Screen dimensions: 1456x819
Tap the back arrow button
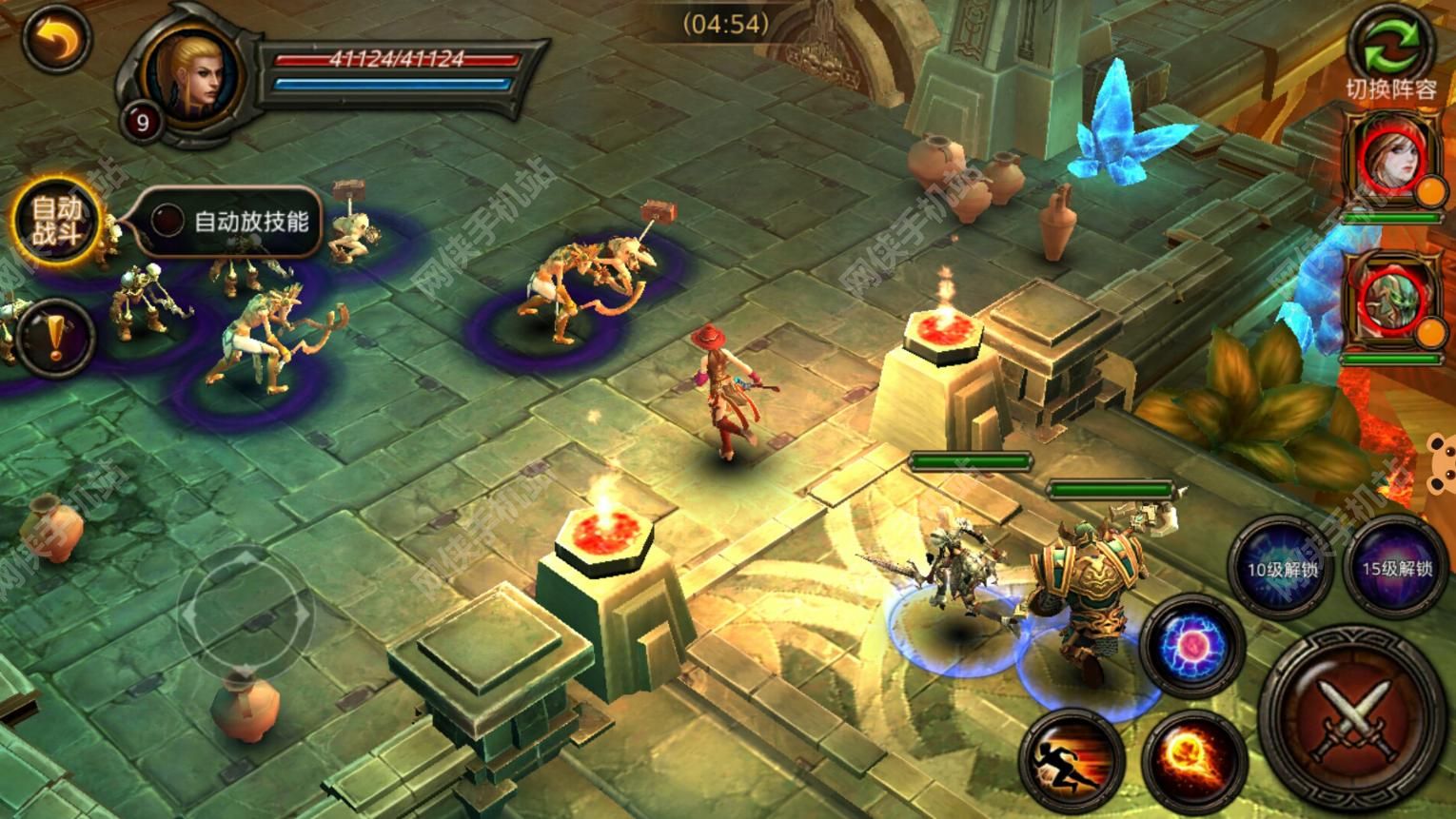(x=55, y=38)
